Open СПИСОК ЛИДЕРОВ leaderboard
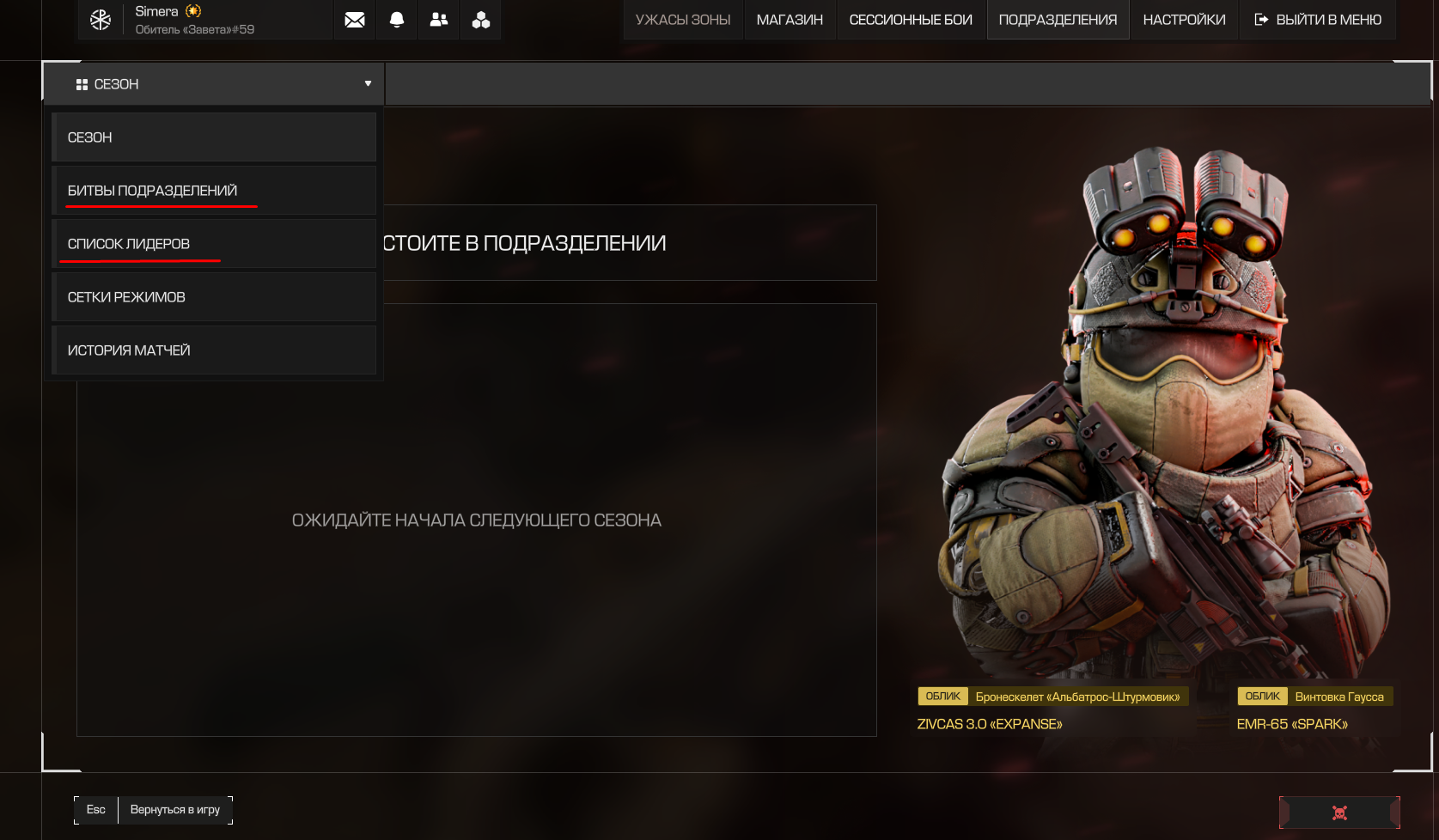This screenshot has width=1439, height=840. pos(214,244)
